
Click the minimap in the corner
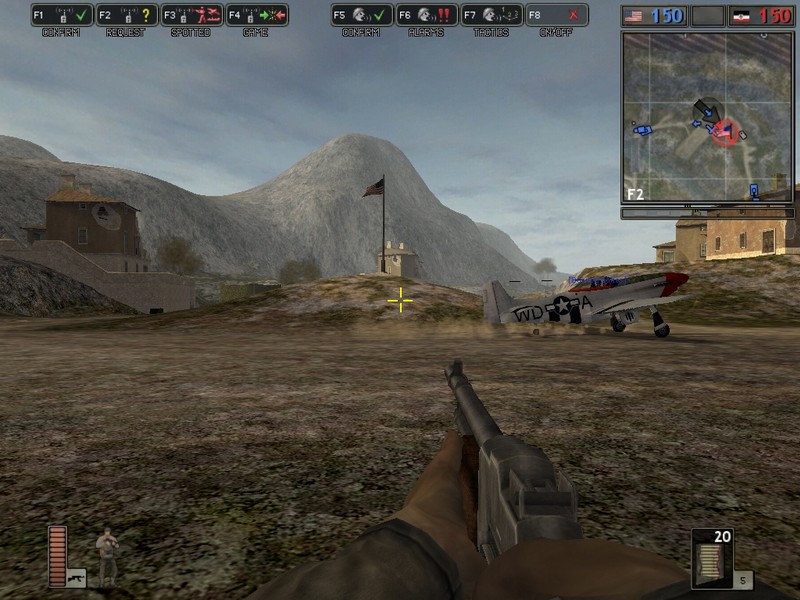(707, 117)
